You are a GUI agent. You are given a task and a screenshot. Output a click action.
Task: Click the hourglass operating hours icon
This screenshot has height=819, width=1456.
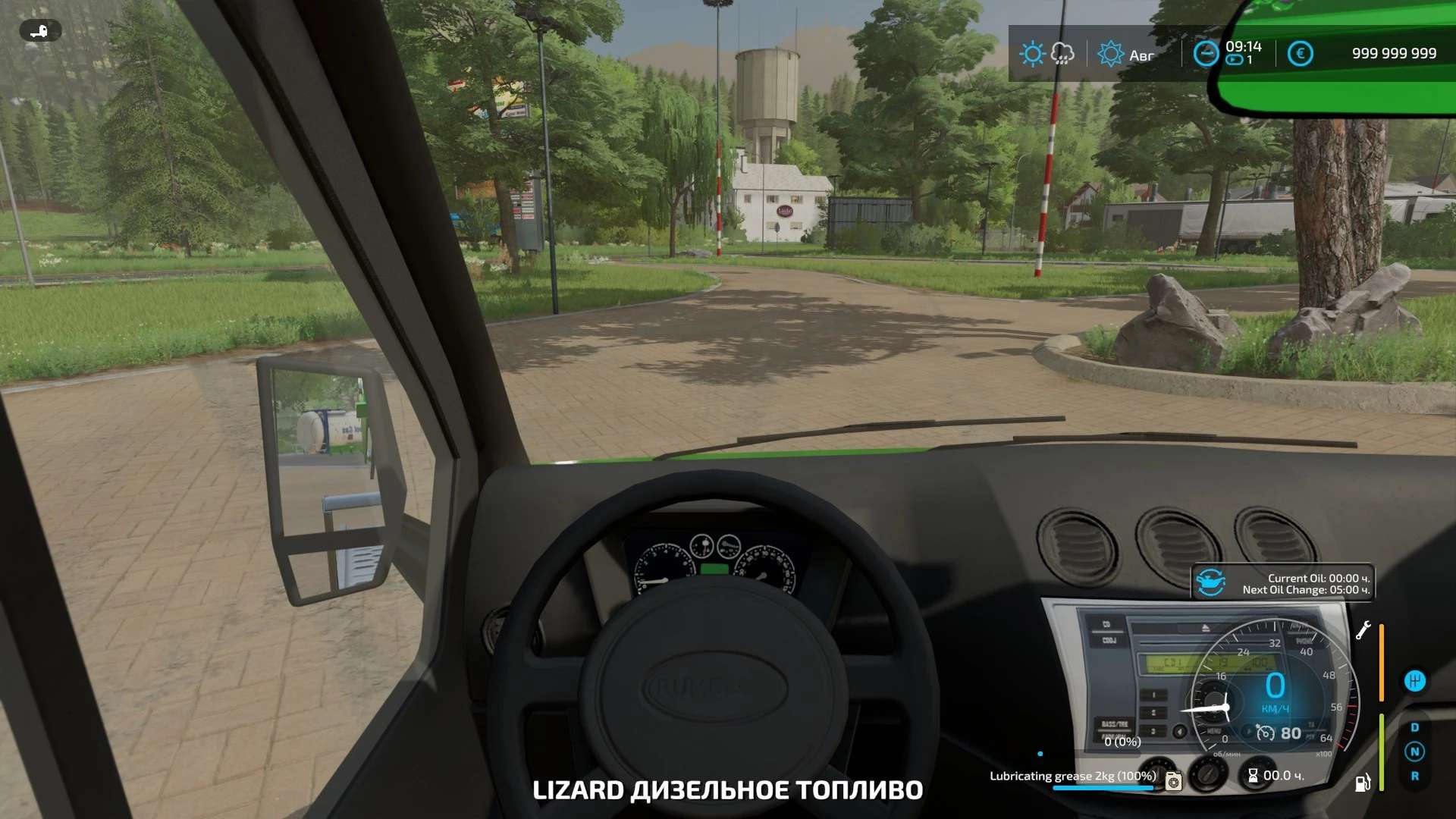(1253, 776)
